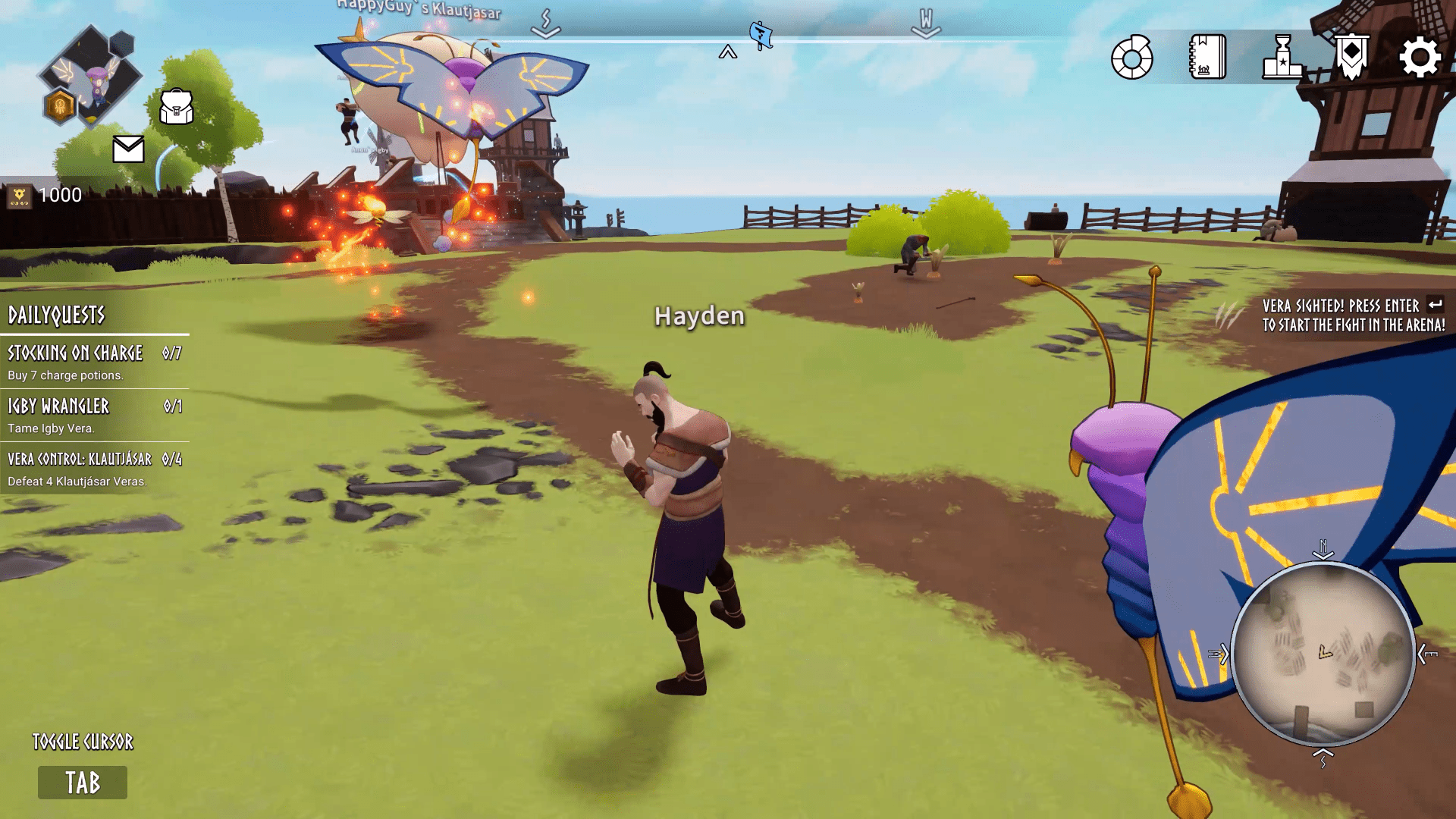
Task: Click the segmented ring icon
Action: pos(1132,58)
